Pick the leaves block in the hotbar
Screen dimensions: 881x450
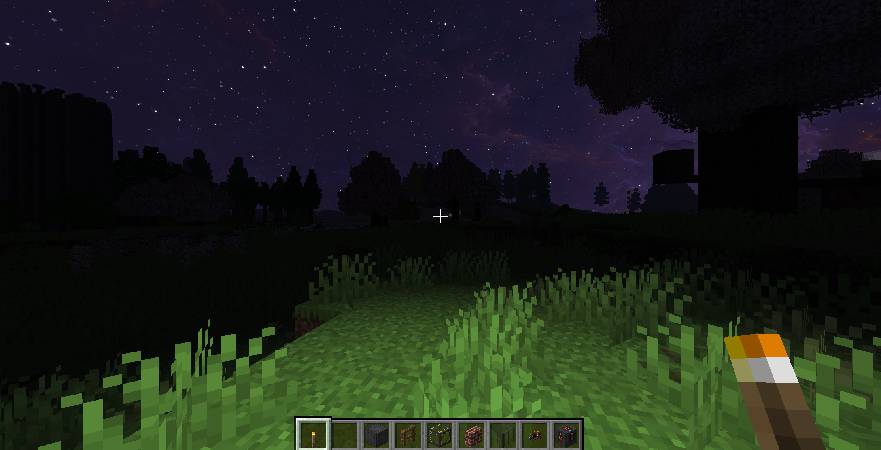click(x=439, y=435)
